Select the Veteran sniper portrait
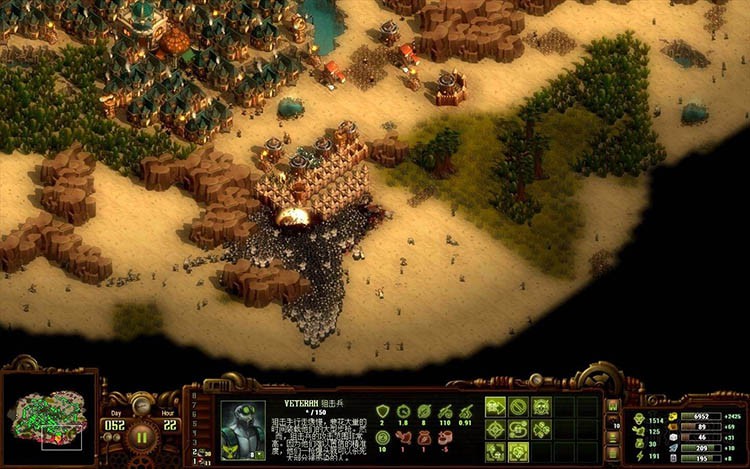This screenshot has width=750, height=469. pyautogui.click(x=242, y=431)
